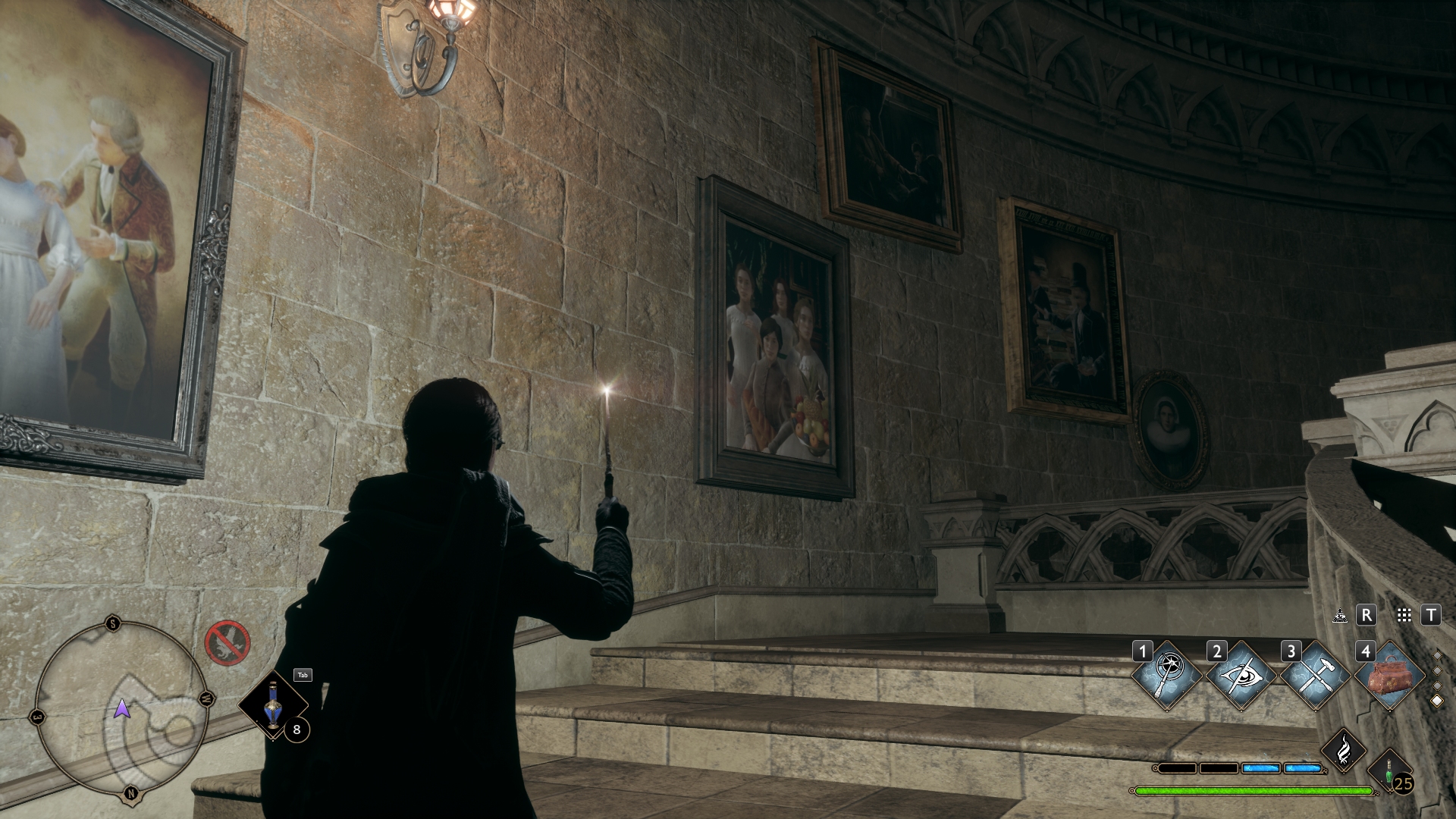Open the dotted grid icon
This screenshot has height=819, width=1456.
1404,615
